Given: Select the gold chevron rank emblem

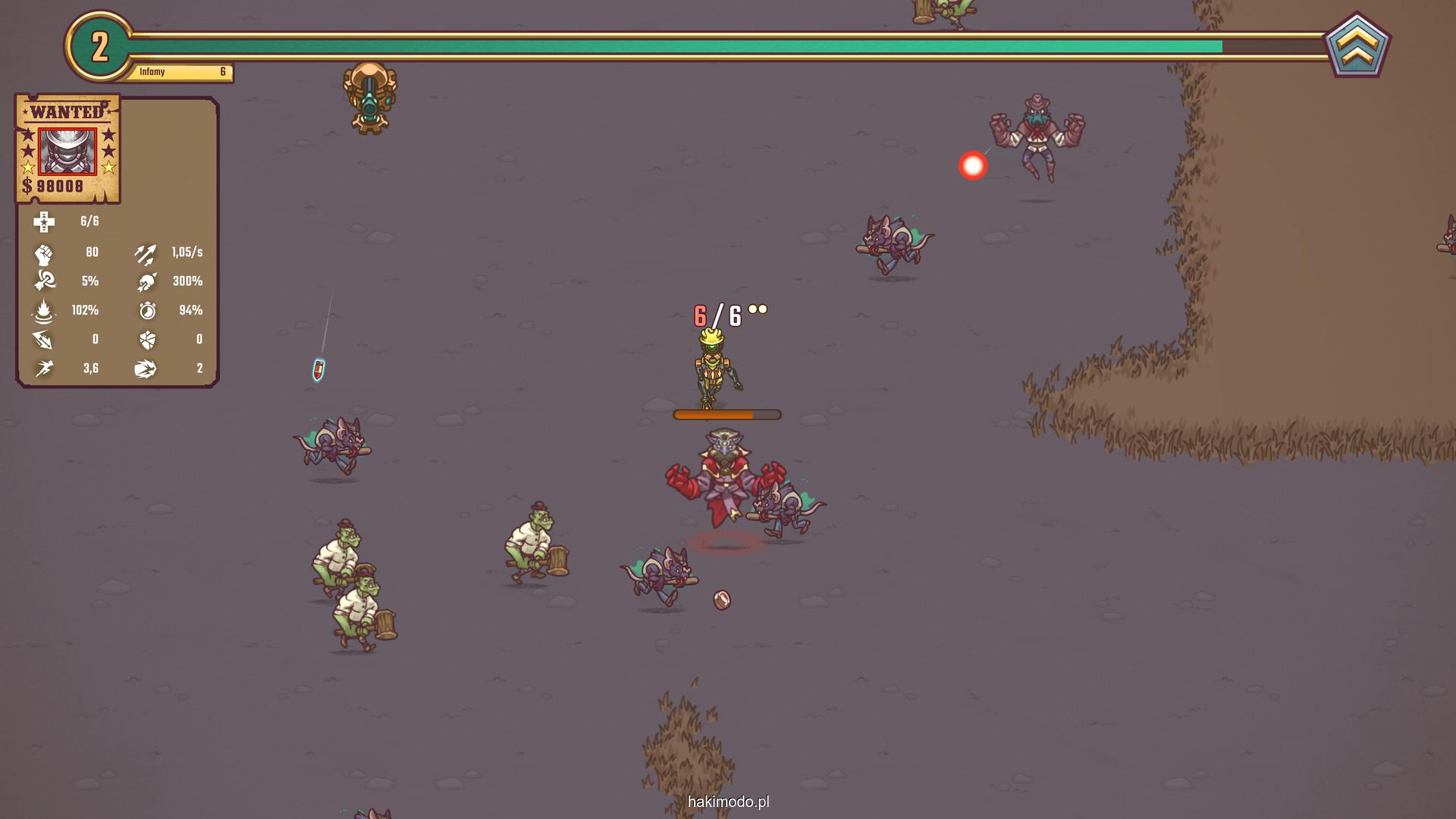Looking at the screenshot, I should 1357,46.
